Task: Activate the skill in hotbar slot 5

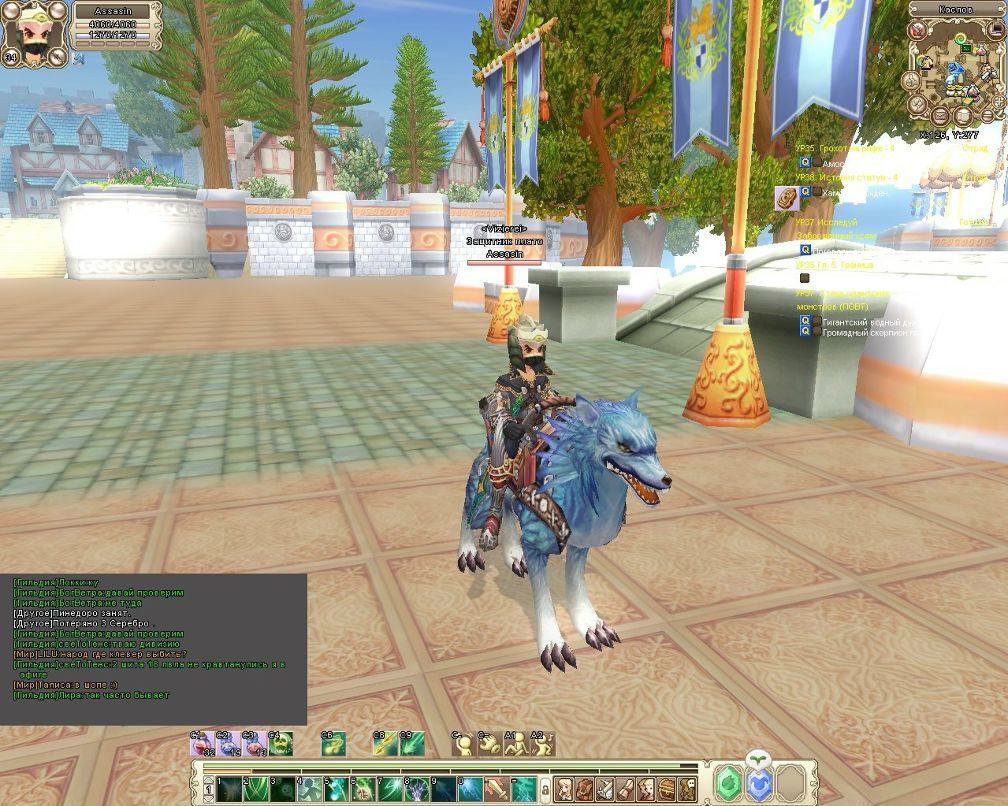Action: pos(336,788)
